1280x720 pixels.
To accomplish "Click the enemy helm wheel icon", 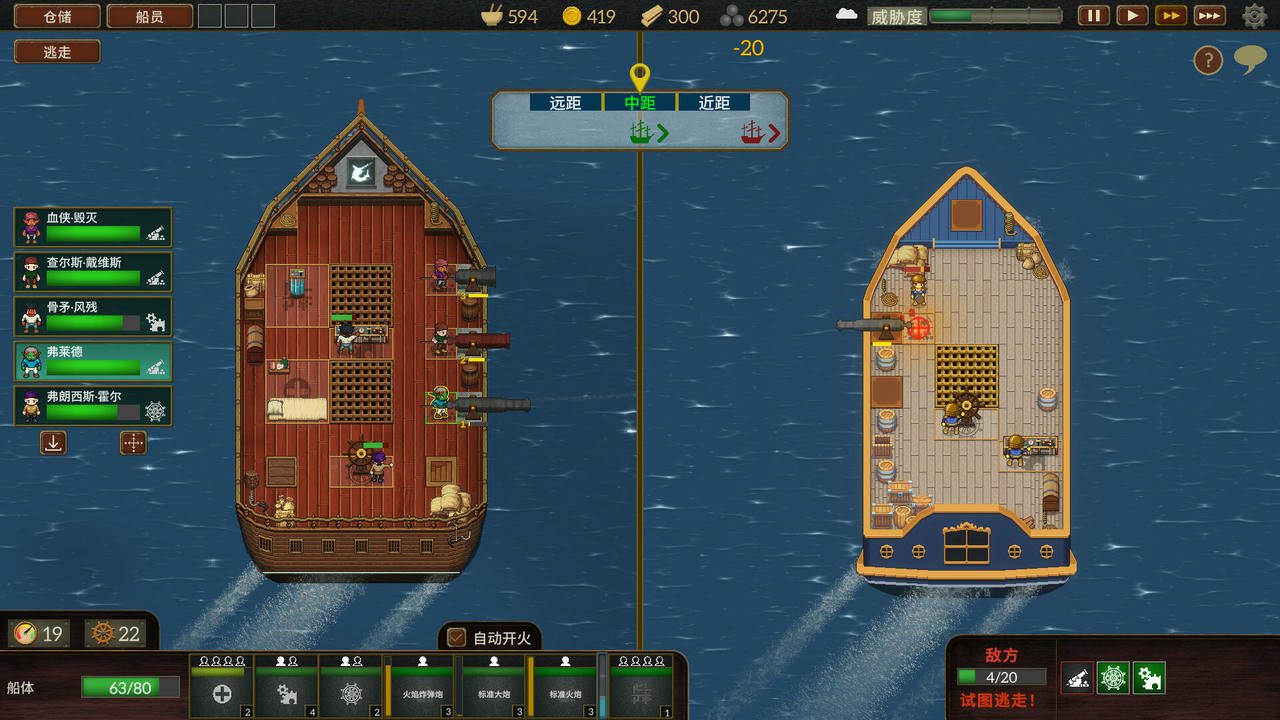I will (x=1113, y=677).
